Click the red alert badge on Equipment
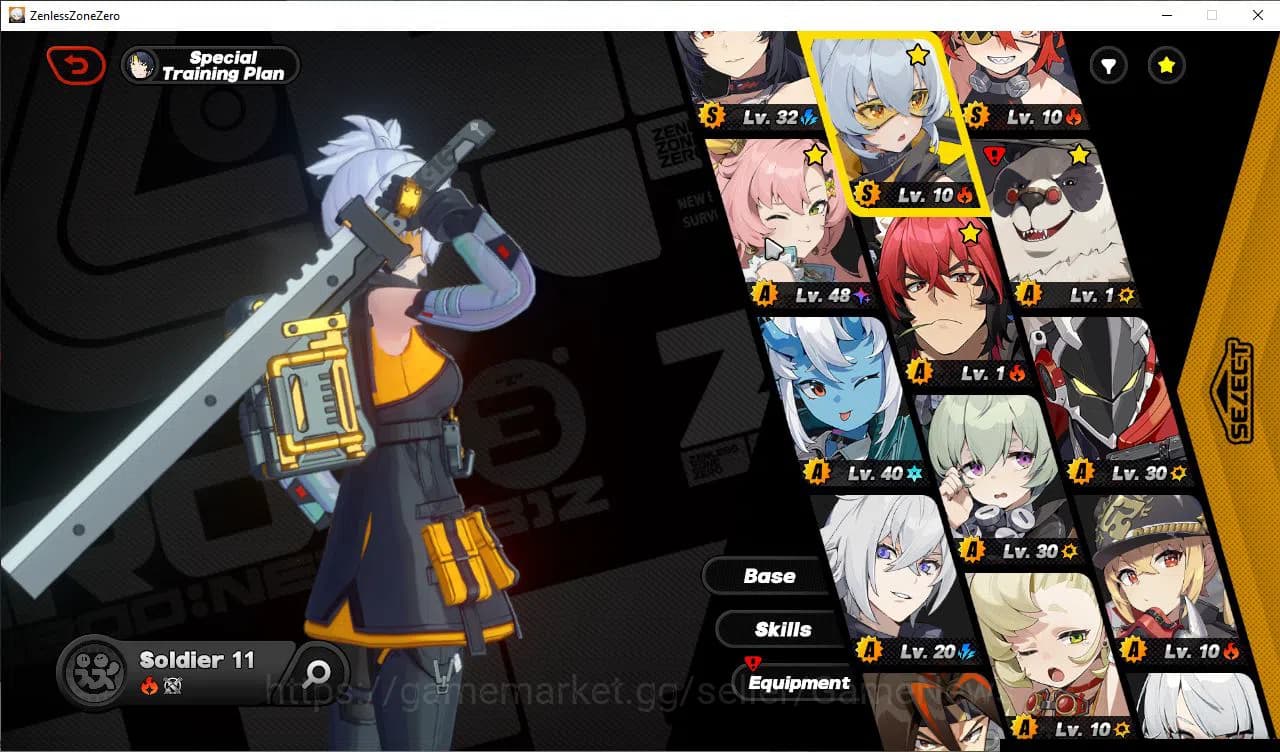Viewport: 1280px width, 752px height. click(x=753, y=661)
